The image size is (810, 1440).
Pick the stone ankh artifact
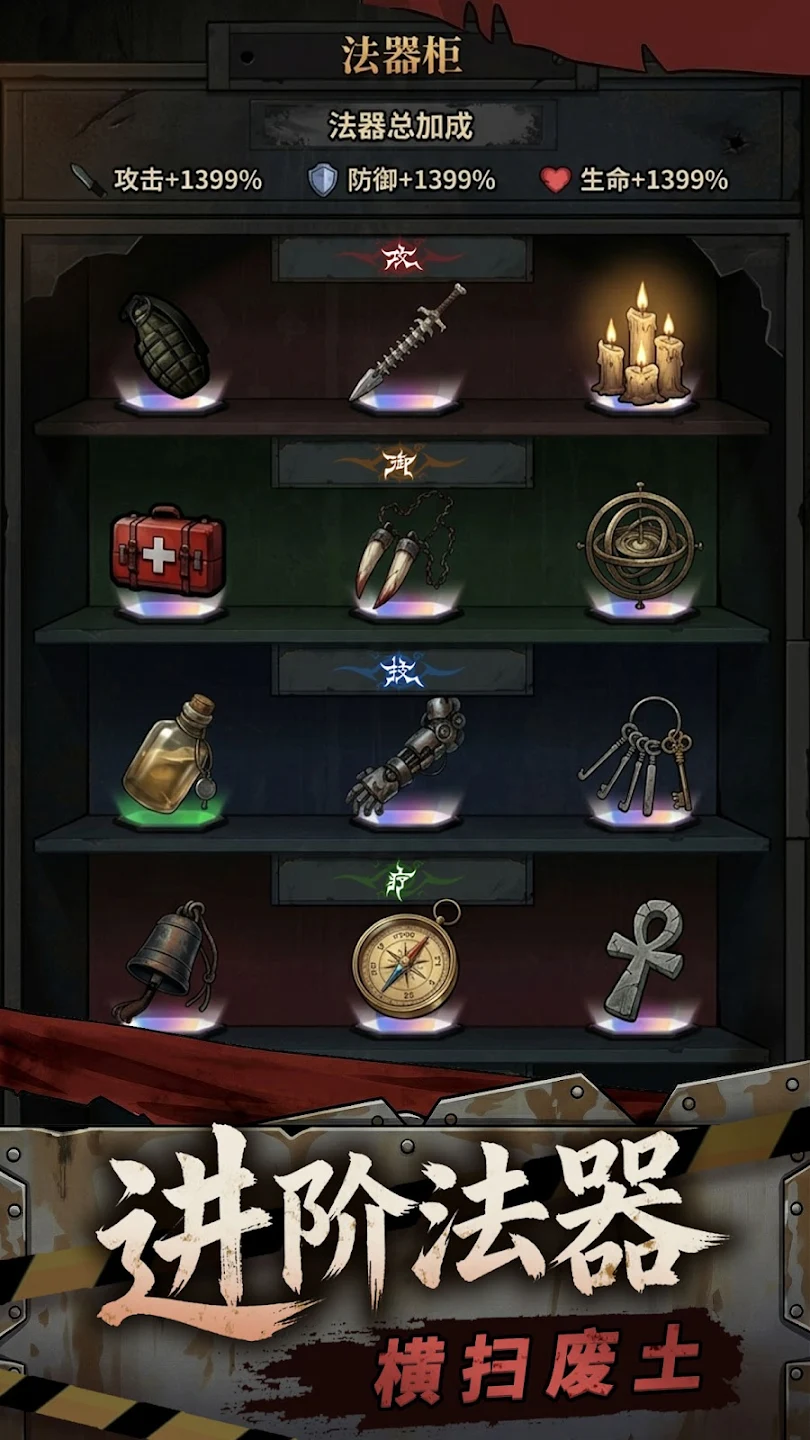[x=645, y=960]
